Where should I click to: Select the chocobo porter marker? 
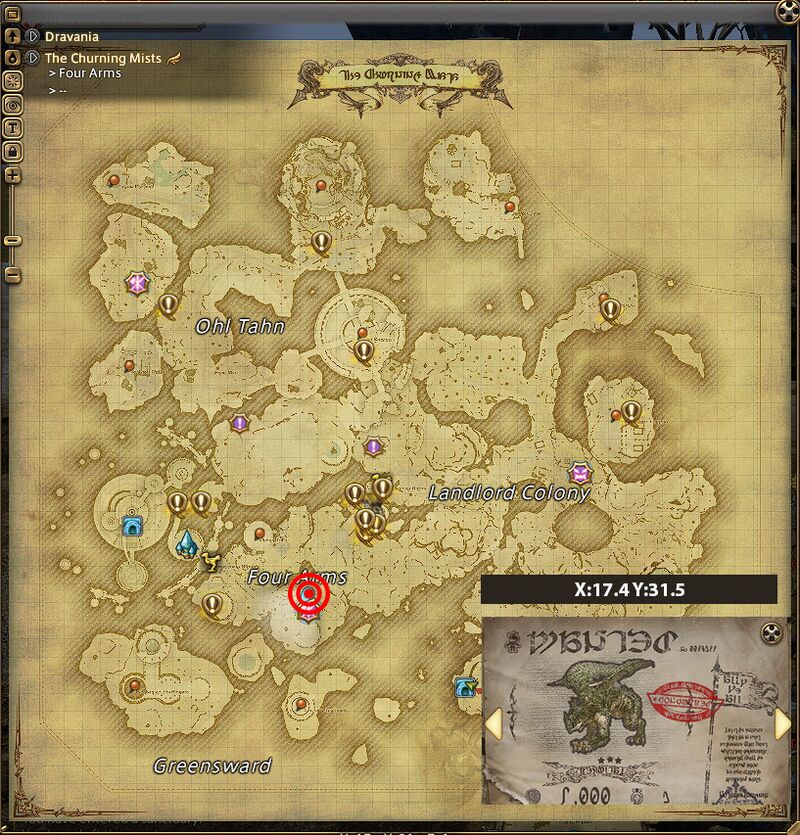[x=211, y=562]
